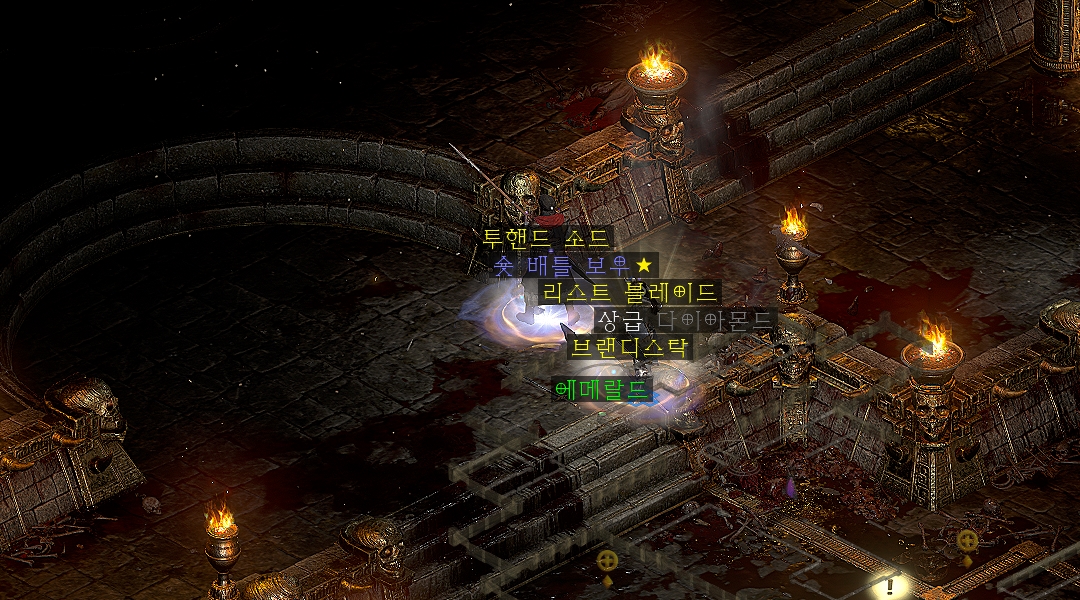1080x600 pixels.
Task: Grab the 상급 다이아몬드 loot label
Action: (685, 320)
